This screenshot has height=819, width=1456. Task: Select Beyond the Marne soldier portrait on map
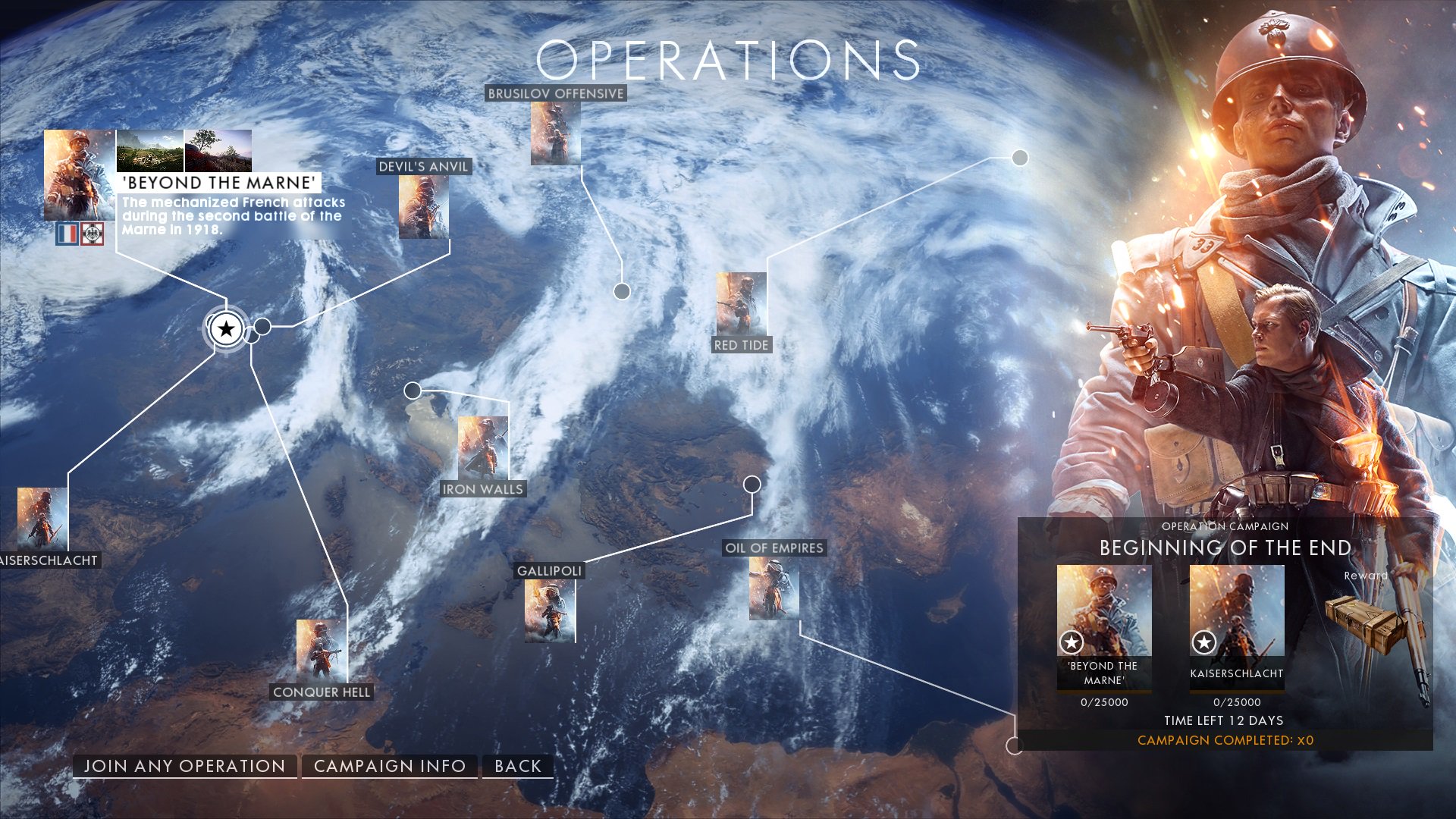point(79,175)
